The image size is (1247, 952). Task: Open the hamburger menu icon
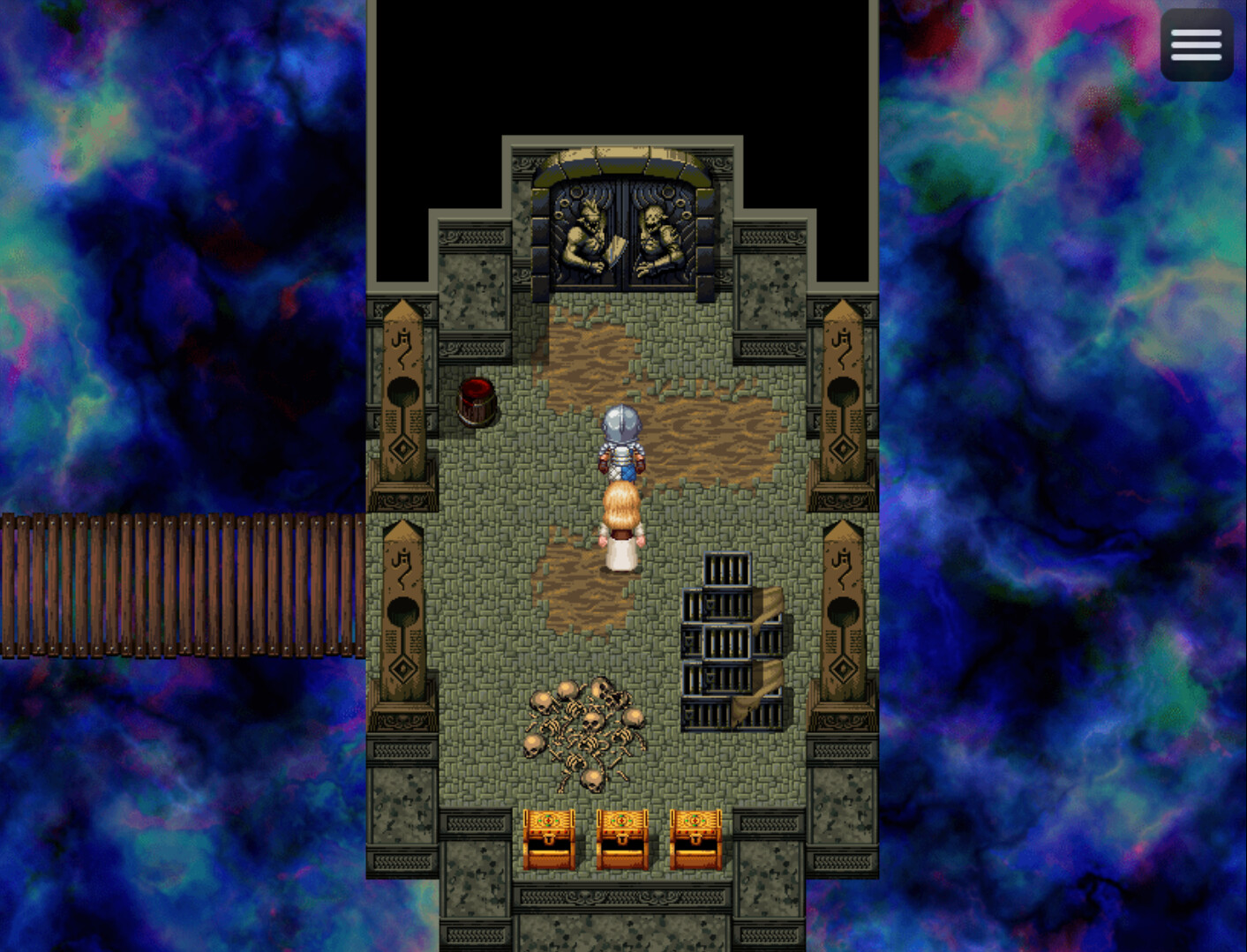(x=1196, y=43)
